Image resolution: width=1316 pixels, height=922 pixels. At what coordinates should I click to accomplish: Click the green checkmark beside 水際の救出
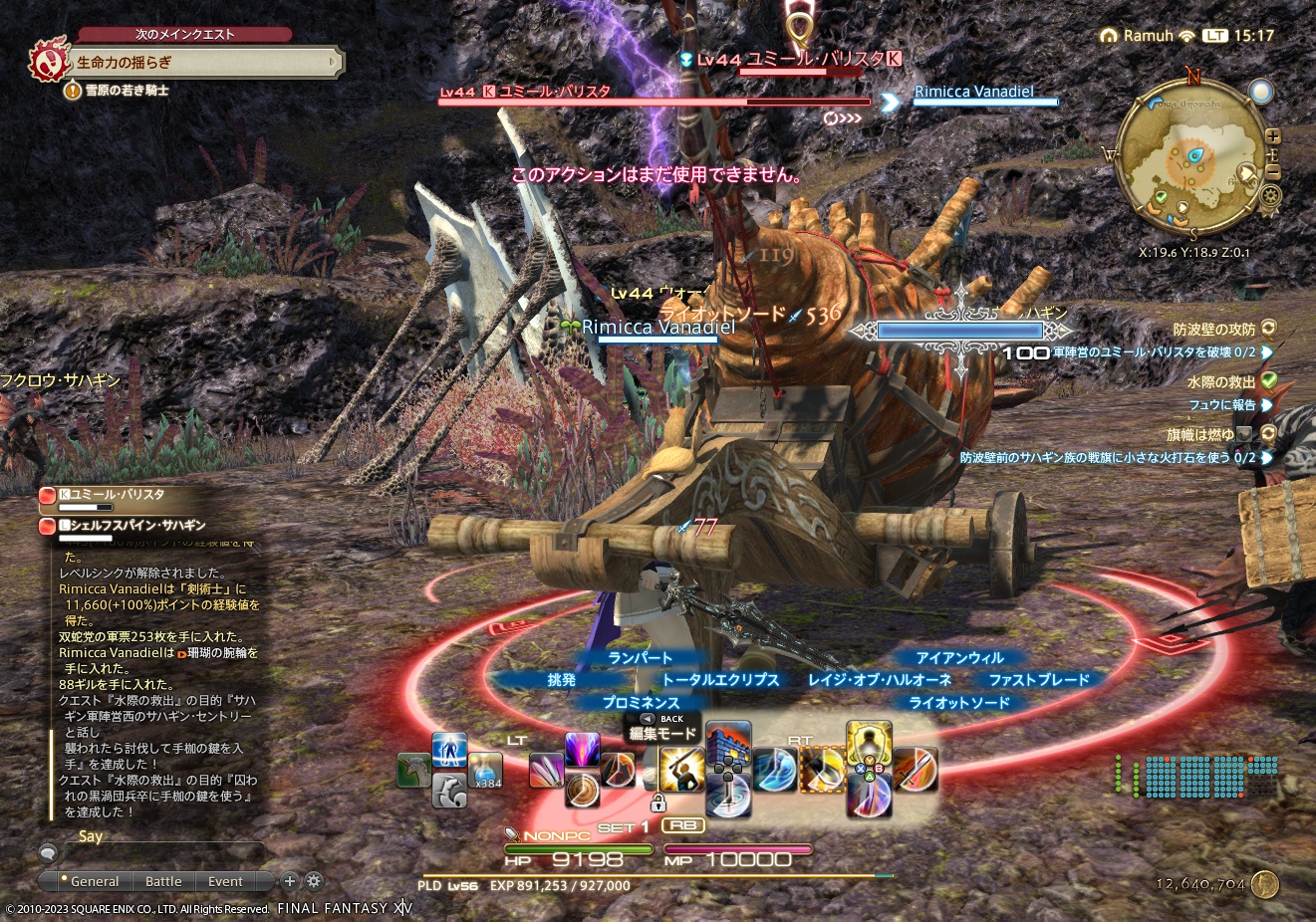(1266, 381)
